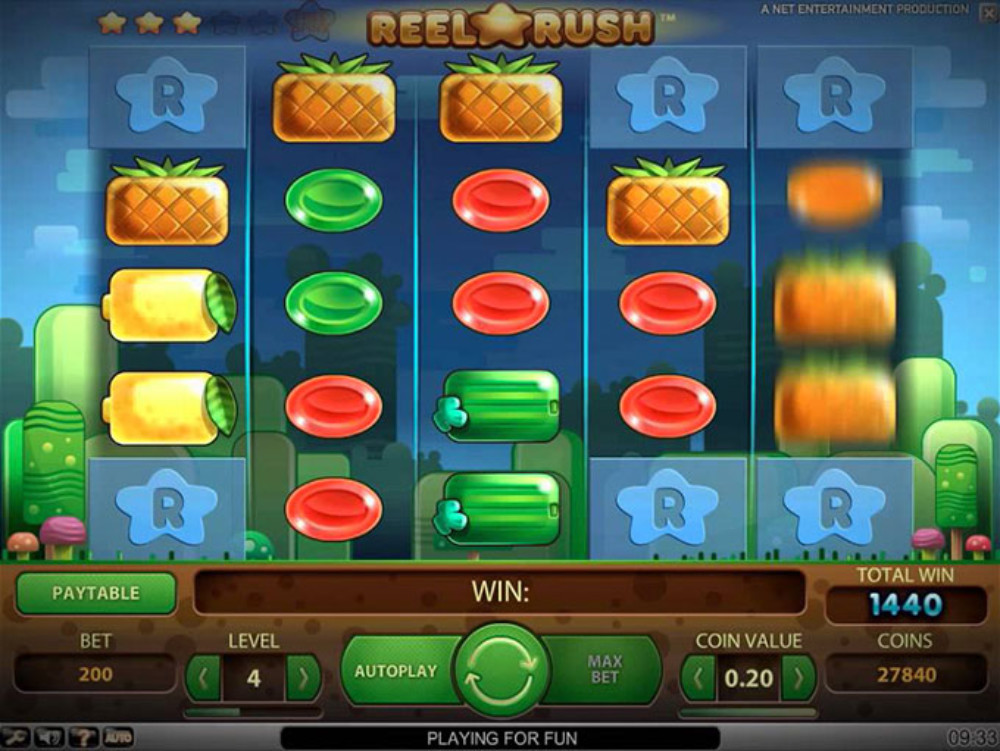Decrease the bet level
This screenshot has height=751, width=1000.
tap(203, 679)
